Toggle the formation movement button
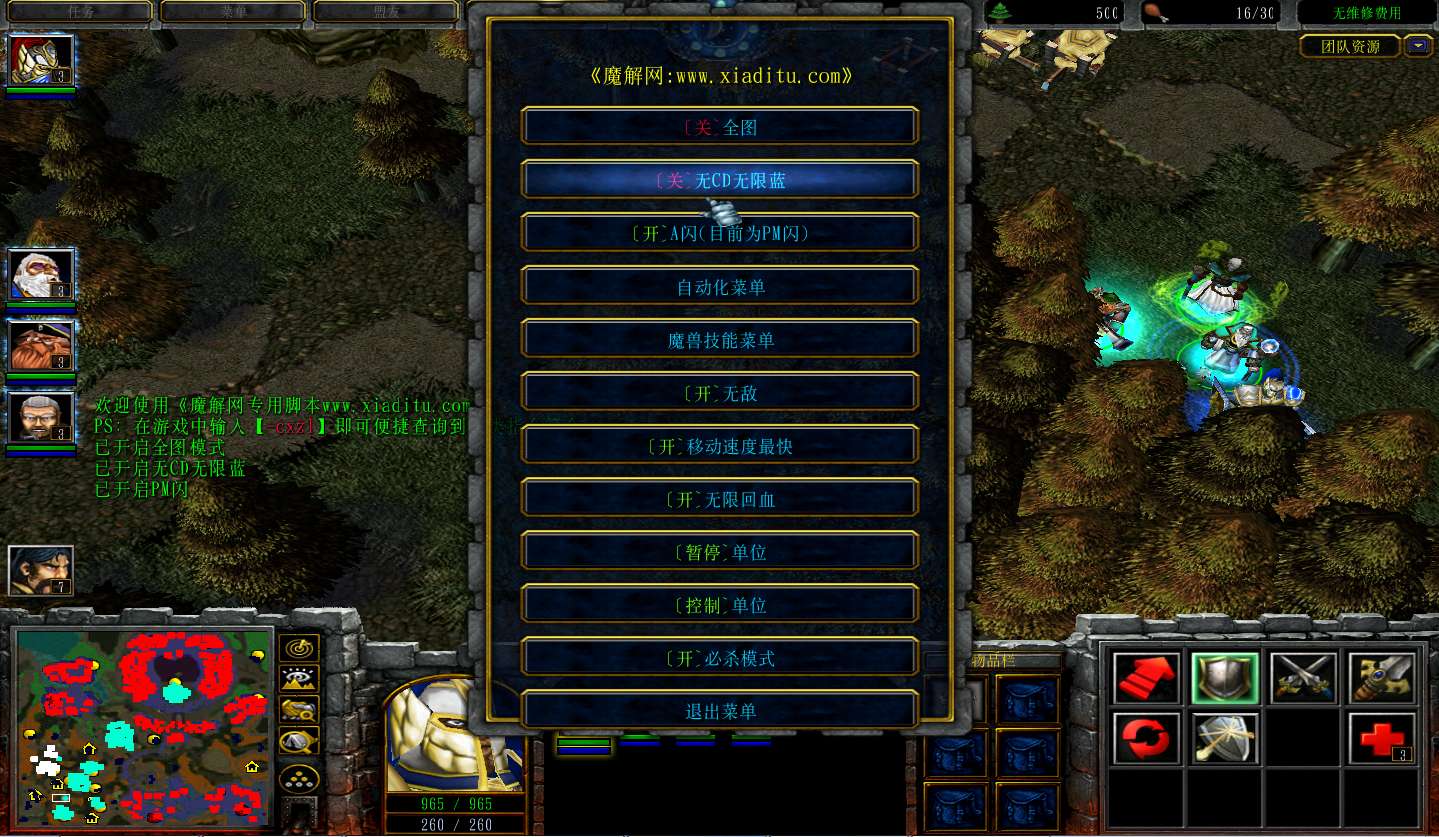Image resolution: width=1439 pixels, height=837 pixels. pyautogui.click(x=299, y=776)
